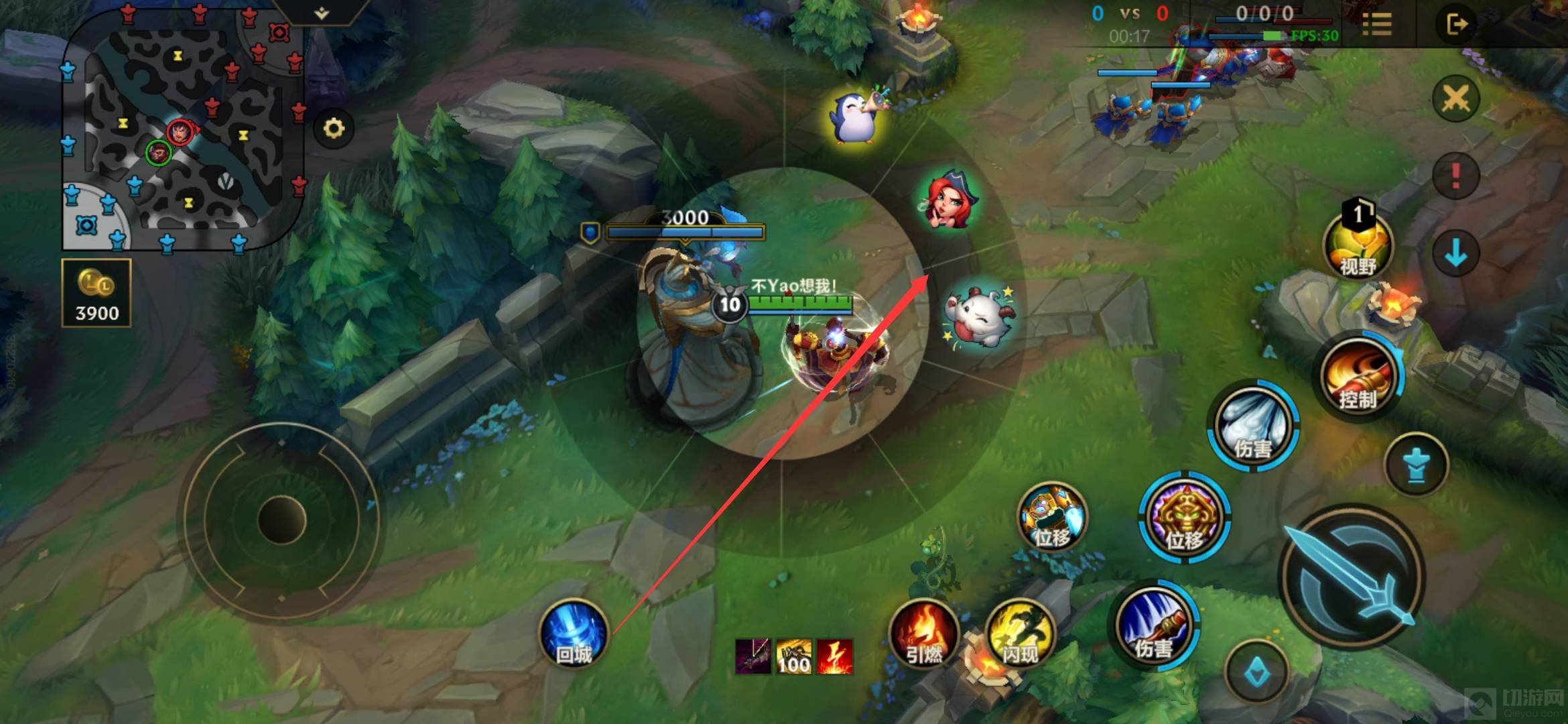The width and height of the screenshot is (1568, 724).
Task: Activate the golden gauntlet 位移 ability
Action: tap(1052, 518)
